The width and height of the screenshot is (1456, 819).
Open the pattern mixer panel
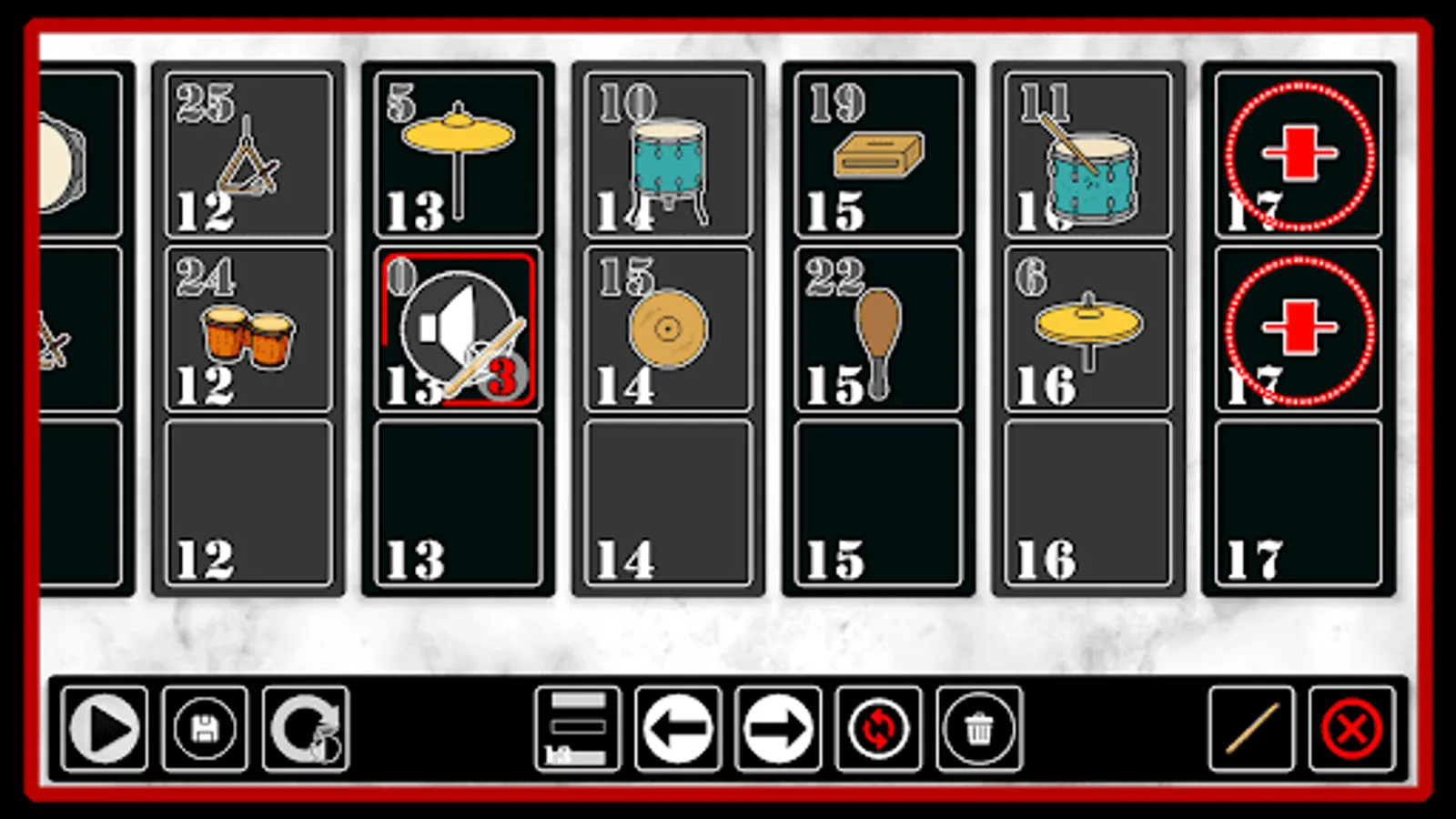coord(576,728)
